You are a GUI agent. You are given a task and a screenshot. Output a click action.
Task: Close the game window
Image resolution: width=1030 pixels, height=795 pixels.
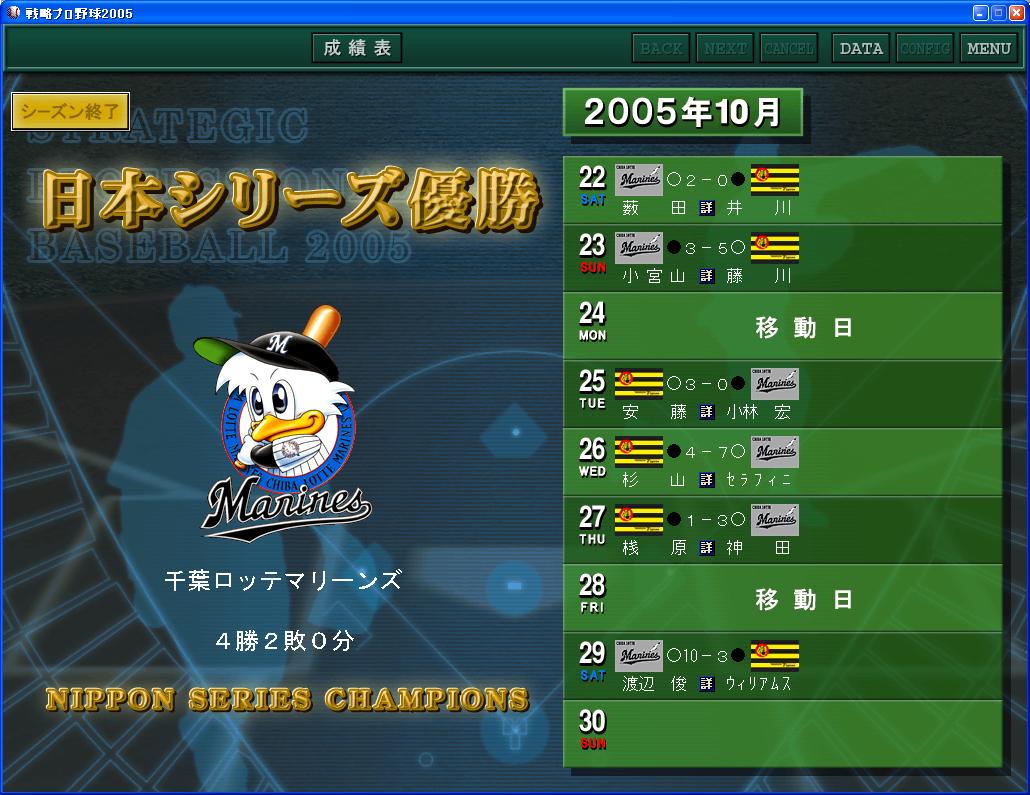[1016, 12]
